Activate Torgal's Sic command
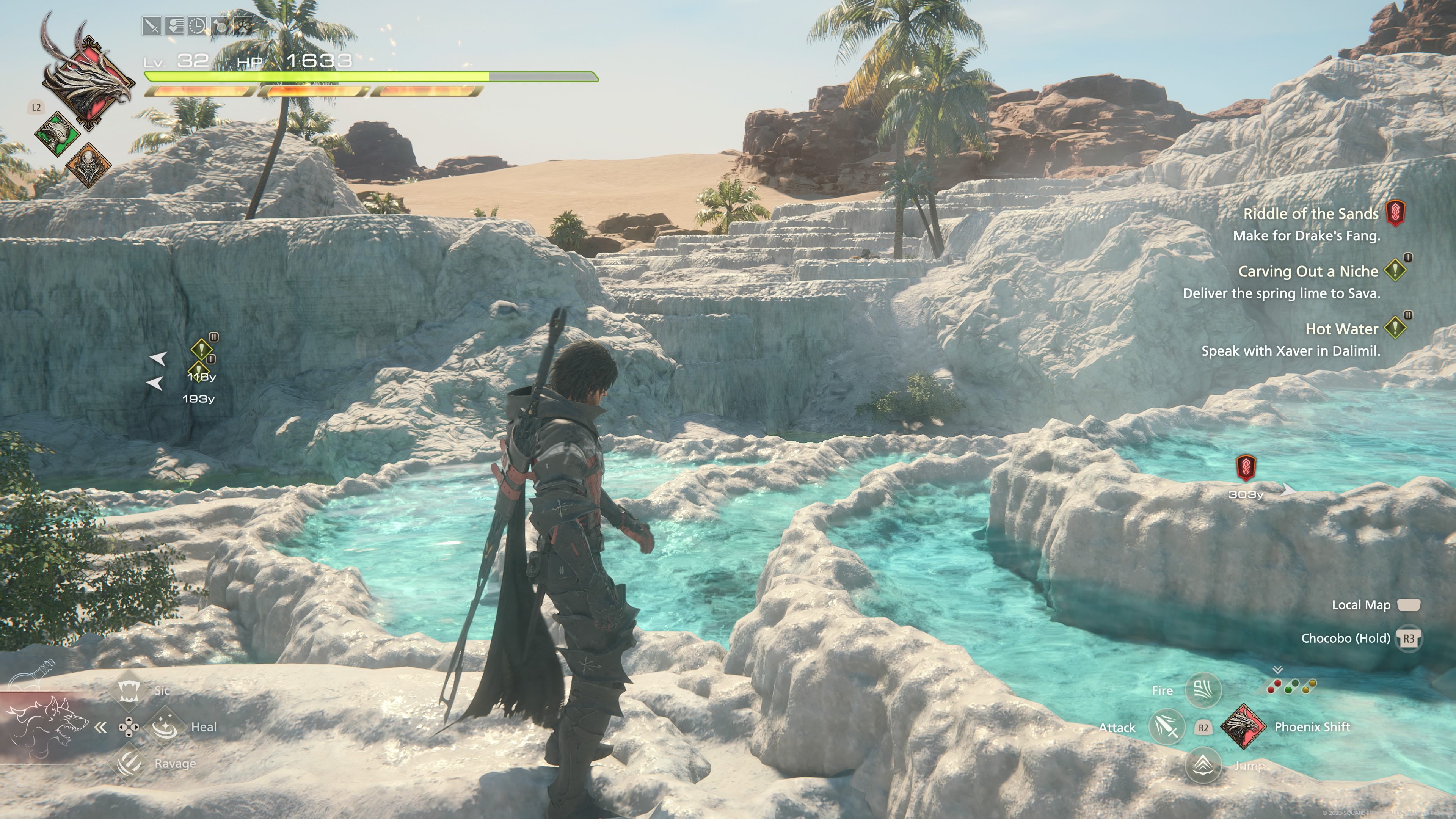The height and width of the screenshot is (819, 1456). (129, 690)
